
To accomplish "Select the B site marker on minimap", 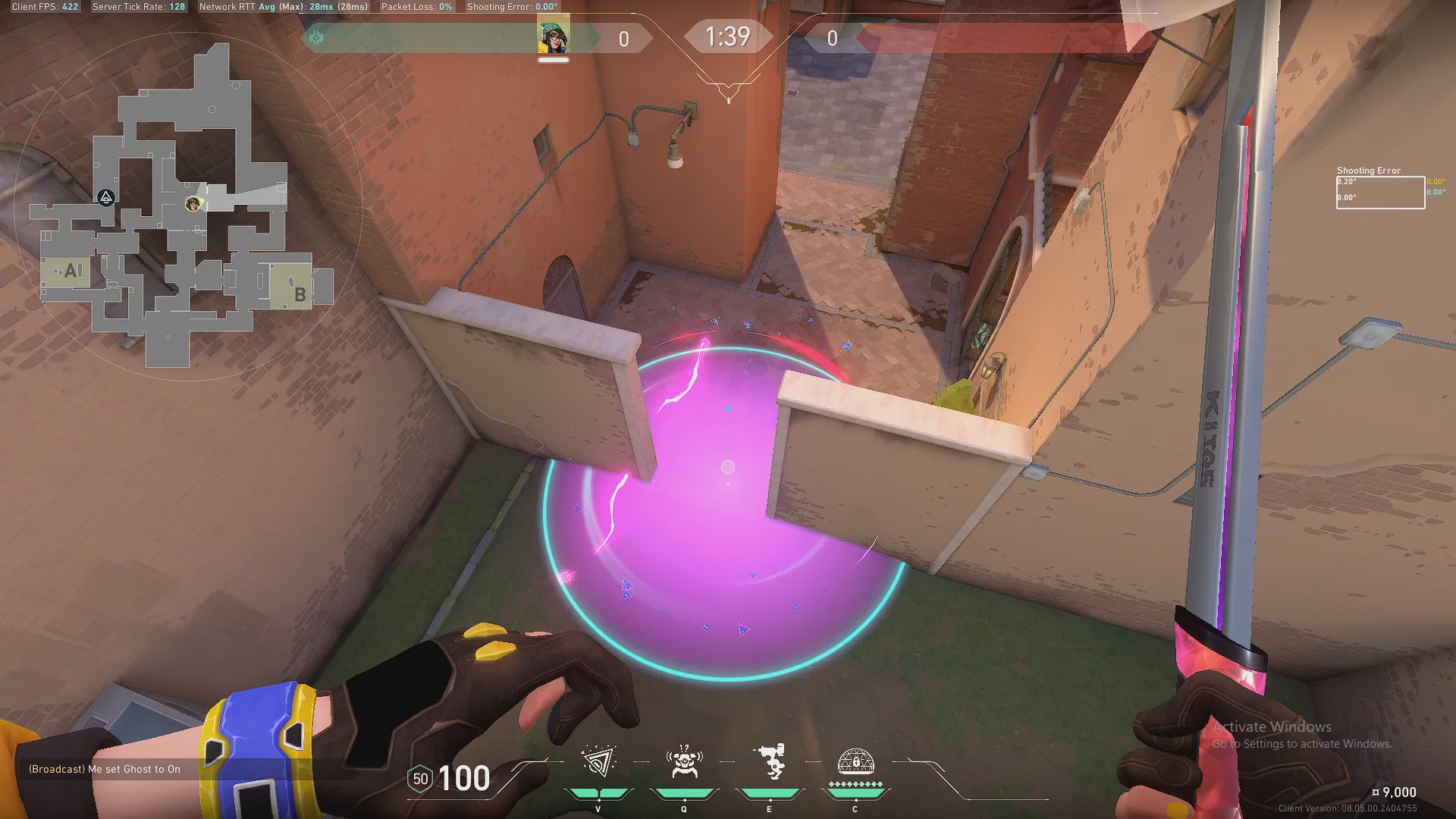I will coord(300,294).
